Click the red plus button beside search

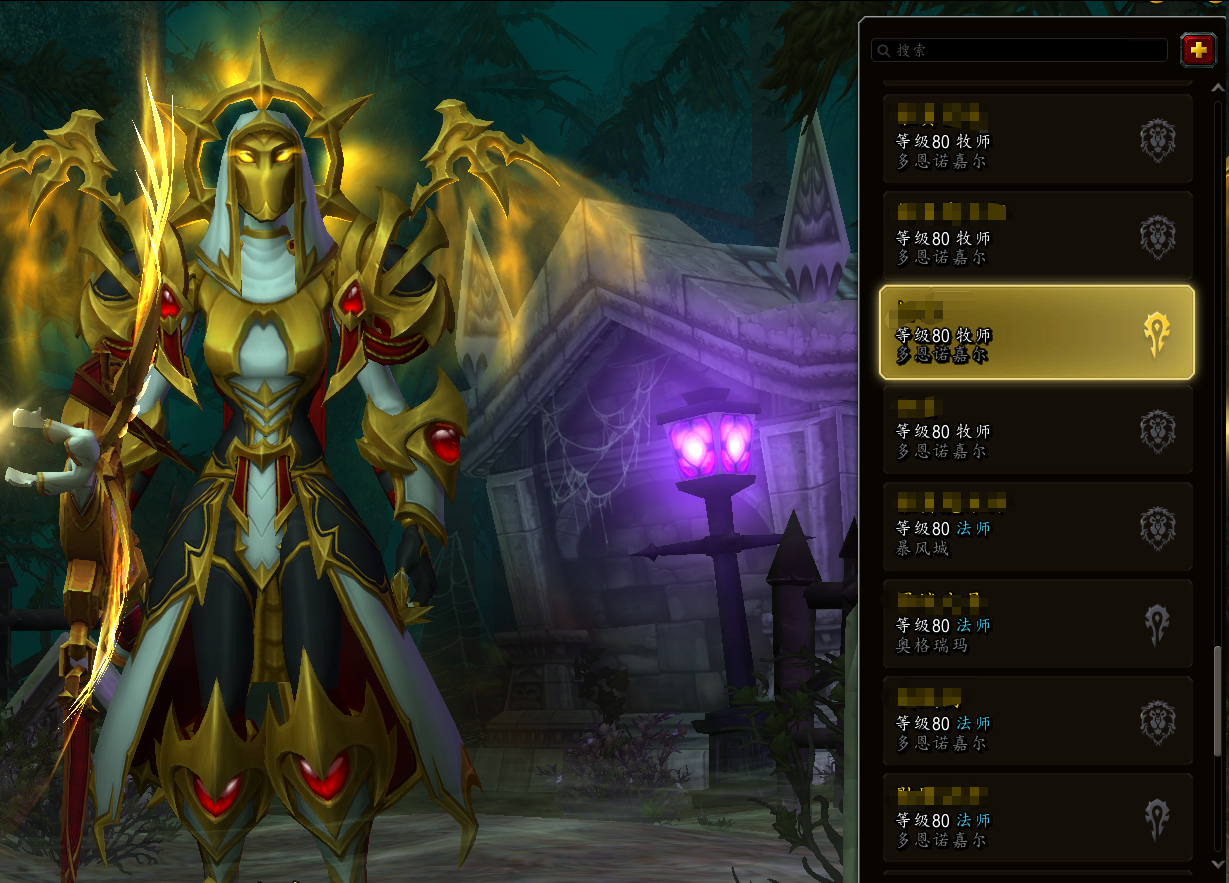point(1198,50)
